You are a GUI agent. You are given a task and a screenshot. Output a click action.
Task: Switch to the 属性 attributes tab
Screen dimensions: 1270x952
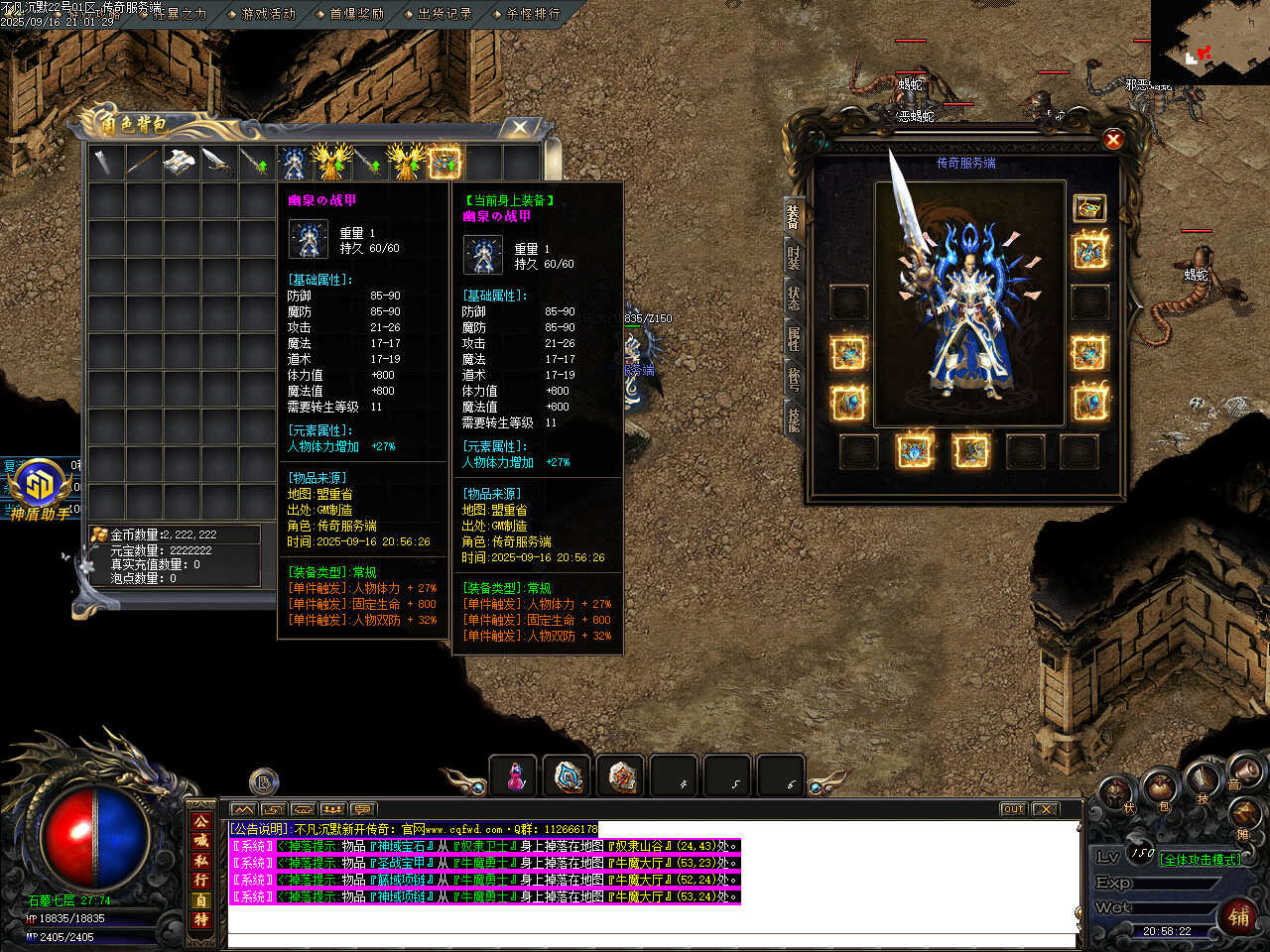click(794, 338)
